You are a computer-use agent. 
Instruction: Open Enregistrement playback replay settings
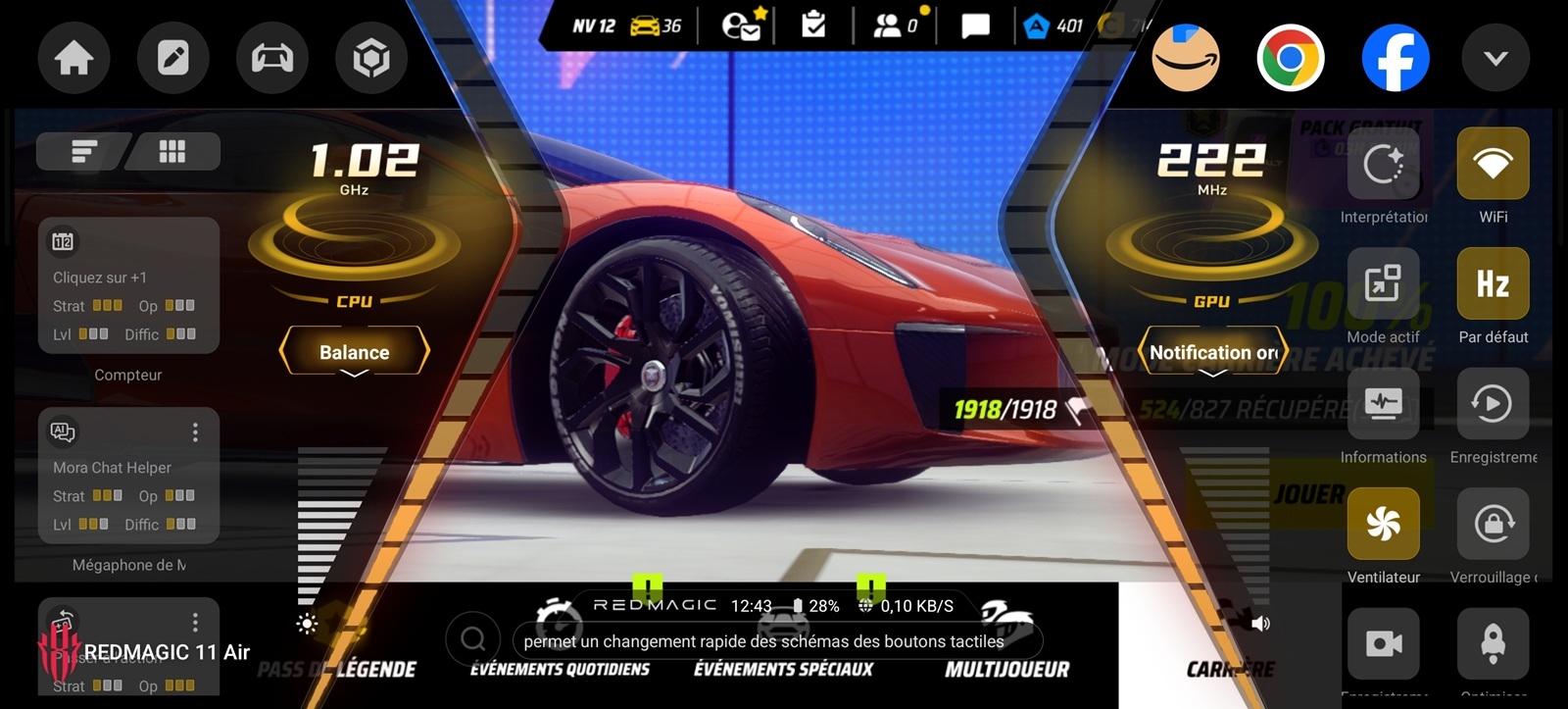click(x=1493, y=404)
